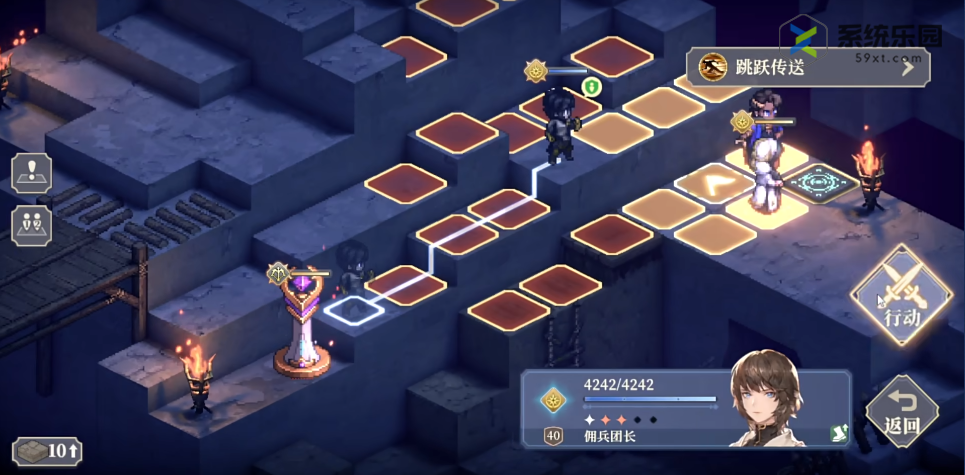965x475 pixels.
Task: Select the white-outlined destination tile
Action: [354, 308]
